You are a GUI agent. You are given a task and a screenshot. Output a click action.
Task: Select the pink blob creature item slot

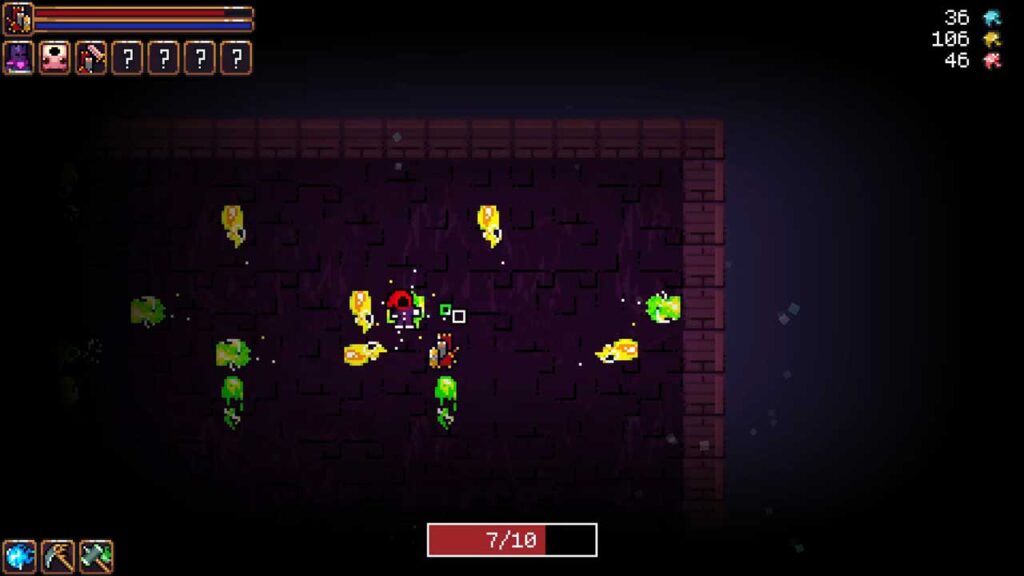tap(55, 58)
